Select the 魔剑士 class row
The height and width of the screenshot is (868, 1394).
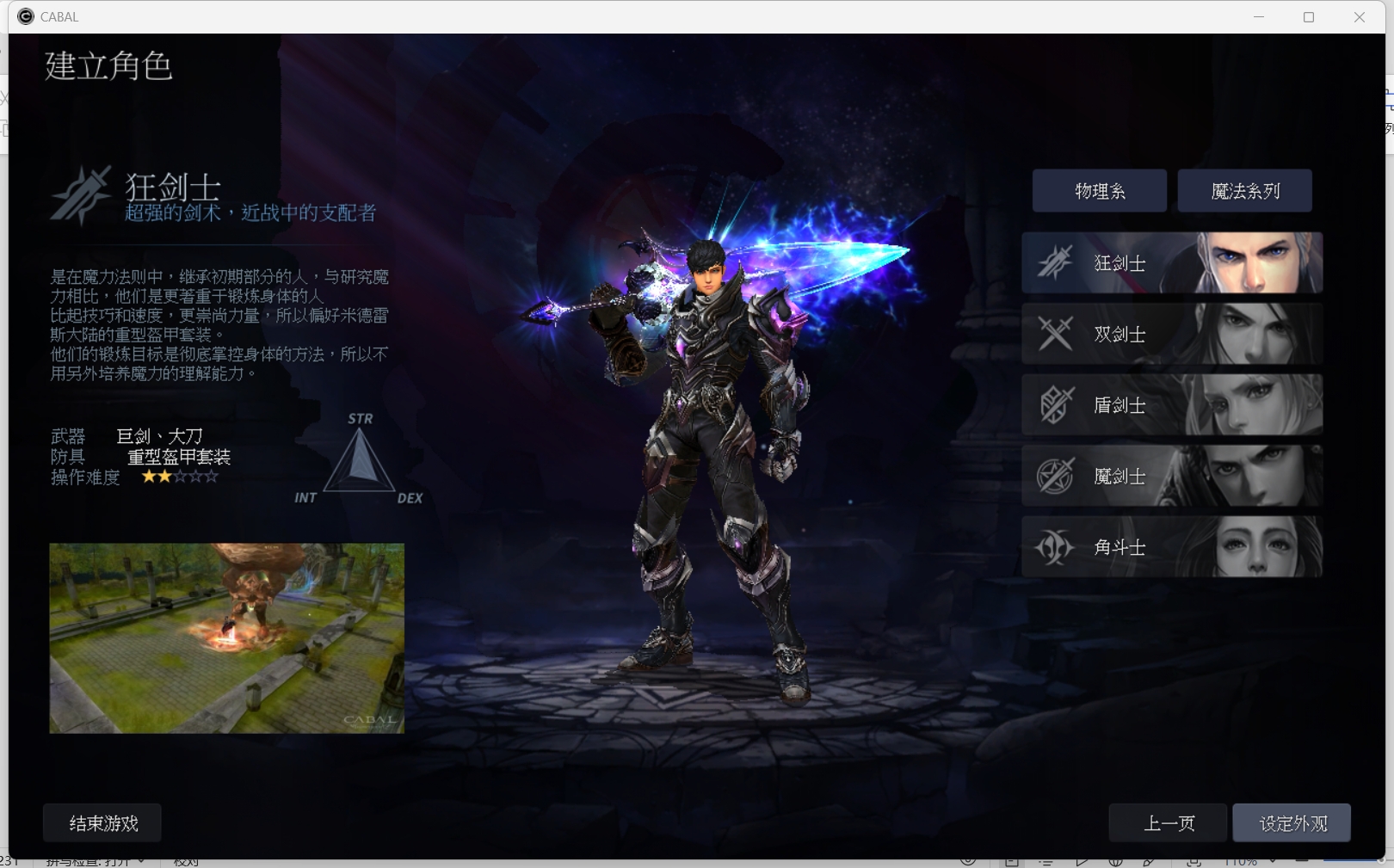click(x=1171, y=476)
